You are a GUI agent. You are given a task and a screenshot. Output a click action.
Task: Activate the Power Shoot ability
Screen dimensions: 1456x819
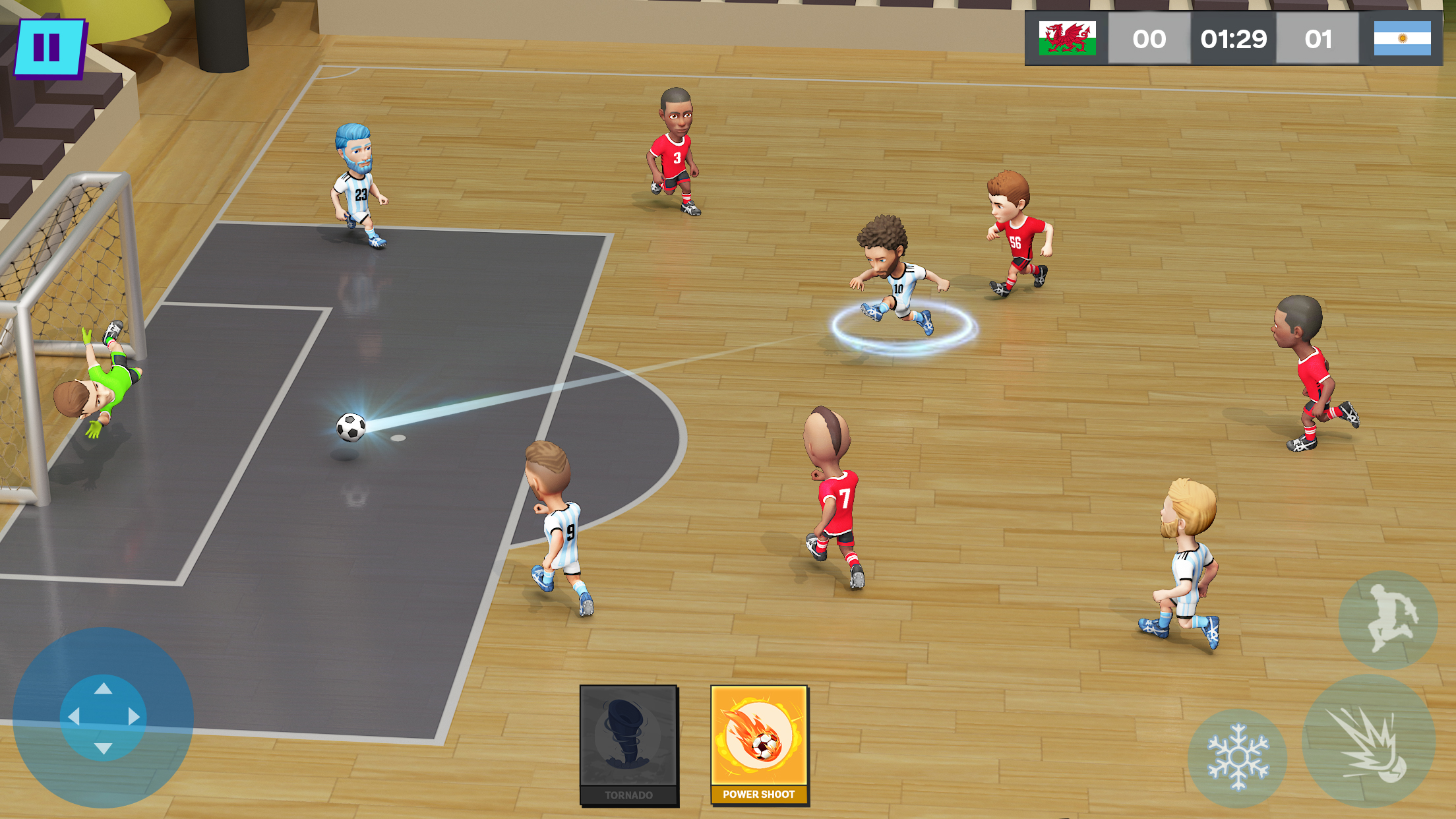tap(758, 742)
